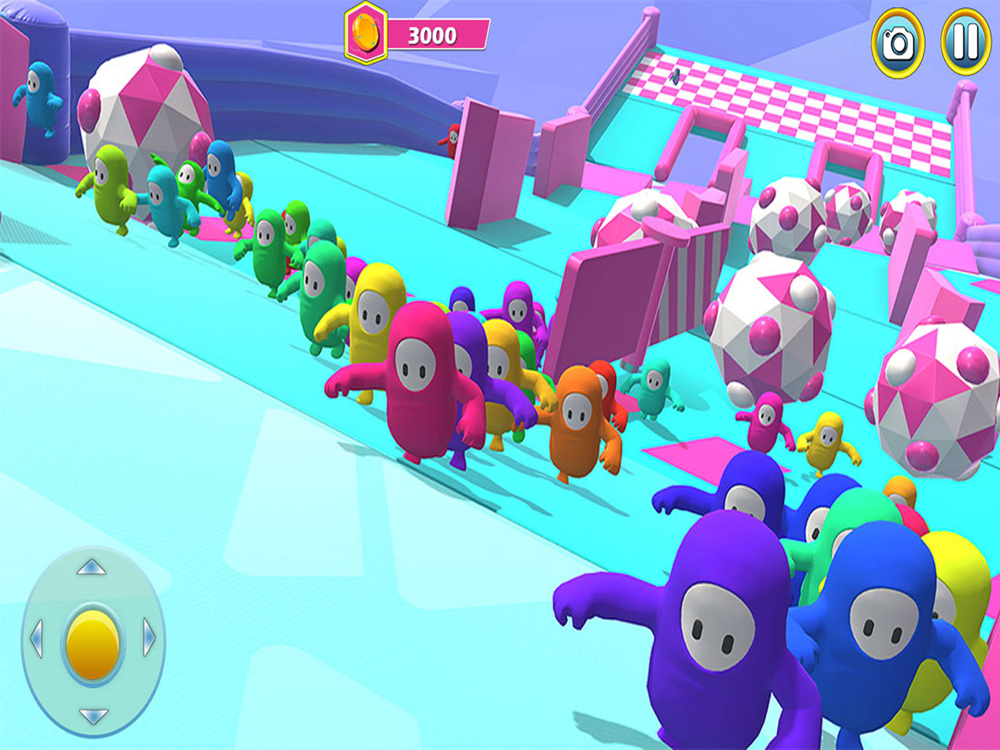Pause the game with the pause button
The width and height of the screenshot is (1000, 750).
click(965, 44)
